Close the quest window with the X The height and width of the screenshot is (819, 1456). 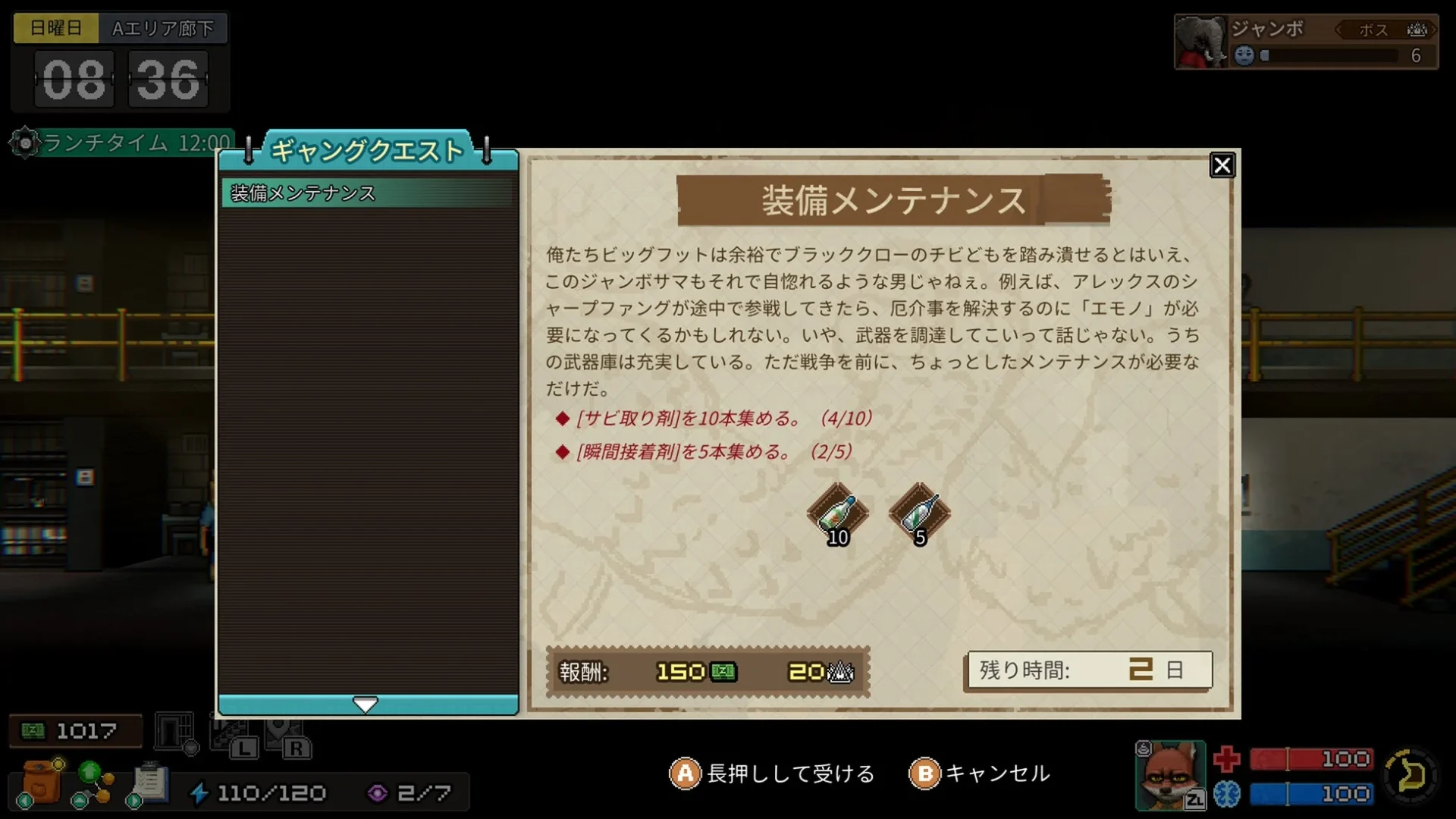coord(1222,166)
